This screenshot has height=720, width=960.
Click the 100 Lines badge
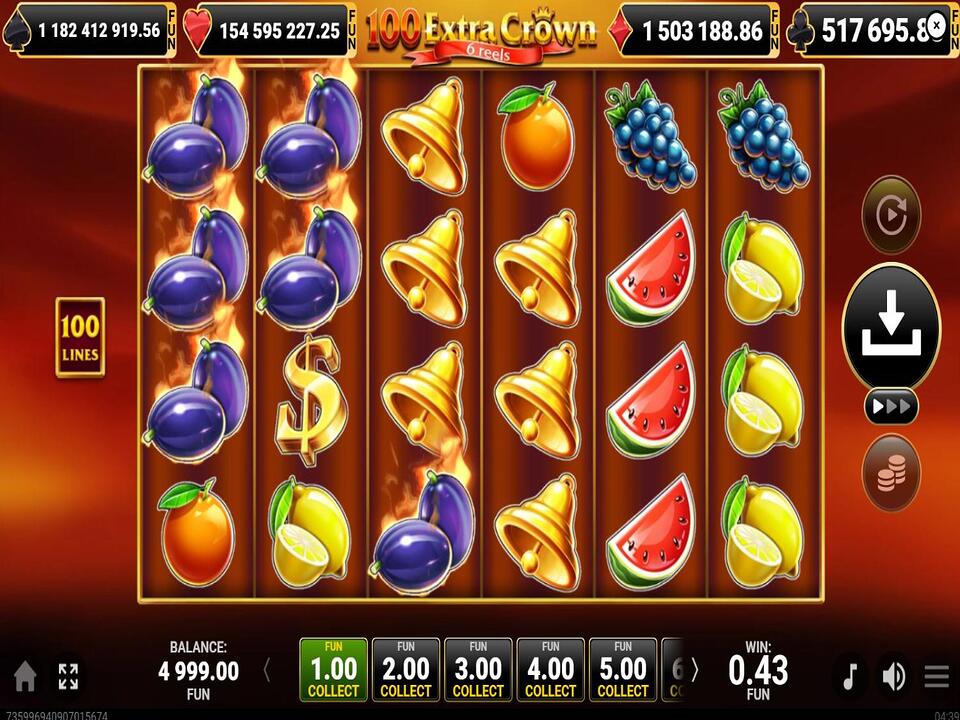tap(80, 337)
